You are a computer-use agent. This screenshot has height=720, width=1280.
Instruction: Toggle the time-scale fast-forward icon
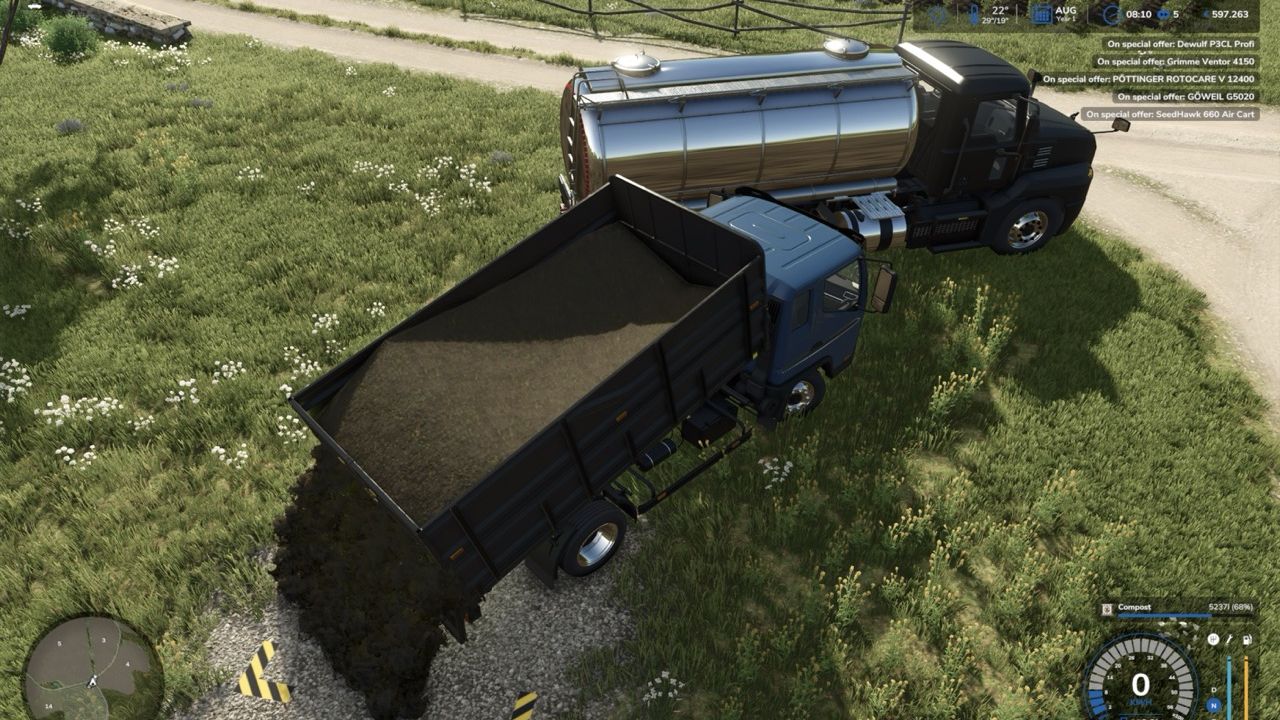pos(1163,14)
